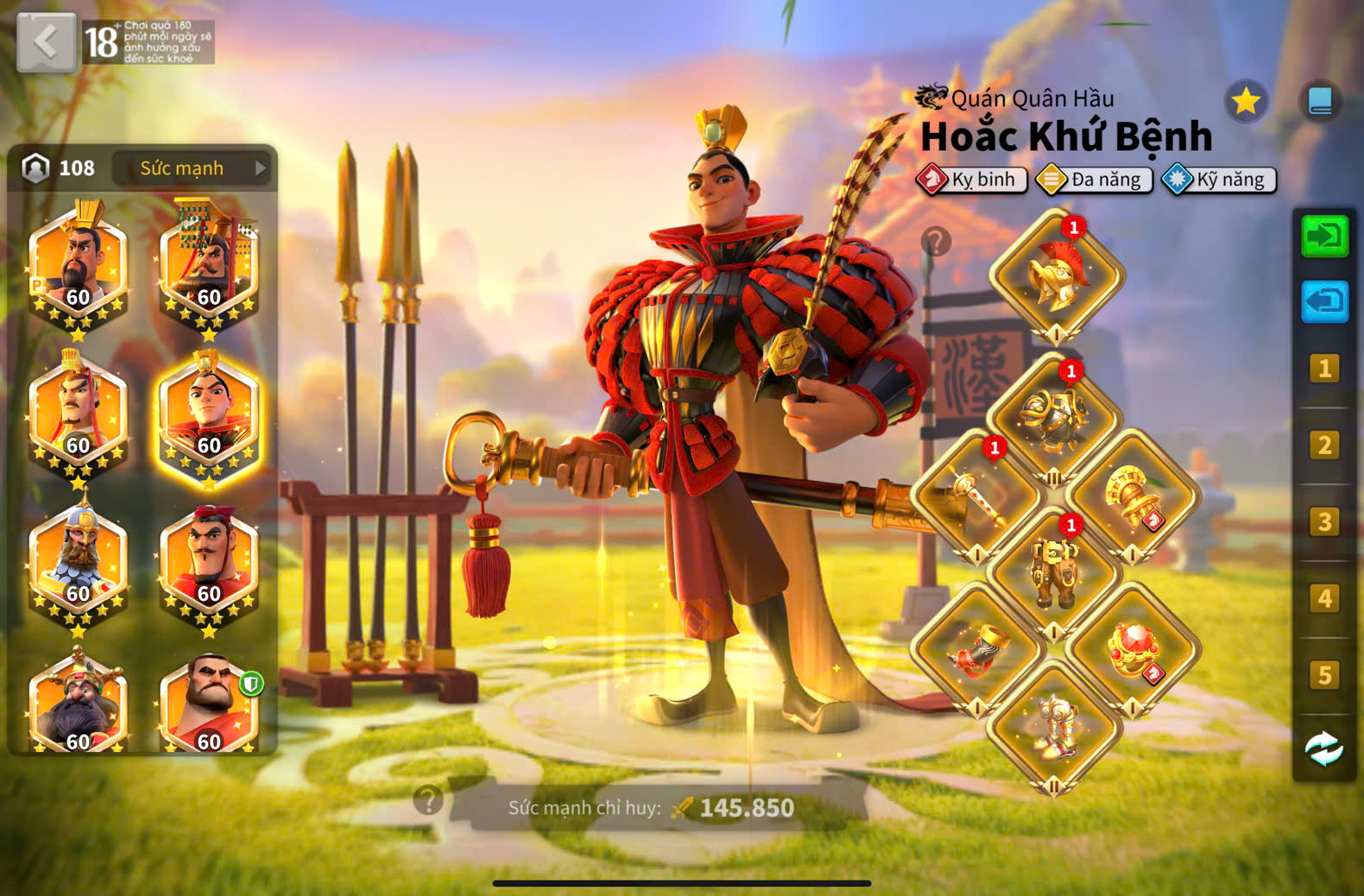Image resolution: width=1364 pixels, height=896 pixels.
Task: Click the green arrow equip button
Action: [x=1323, y=236]
